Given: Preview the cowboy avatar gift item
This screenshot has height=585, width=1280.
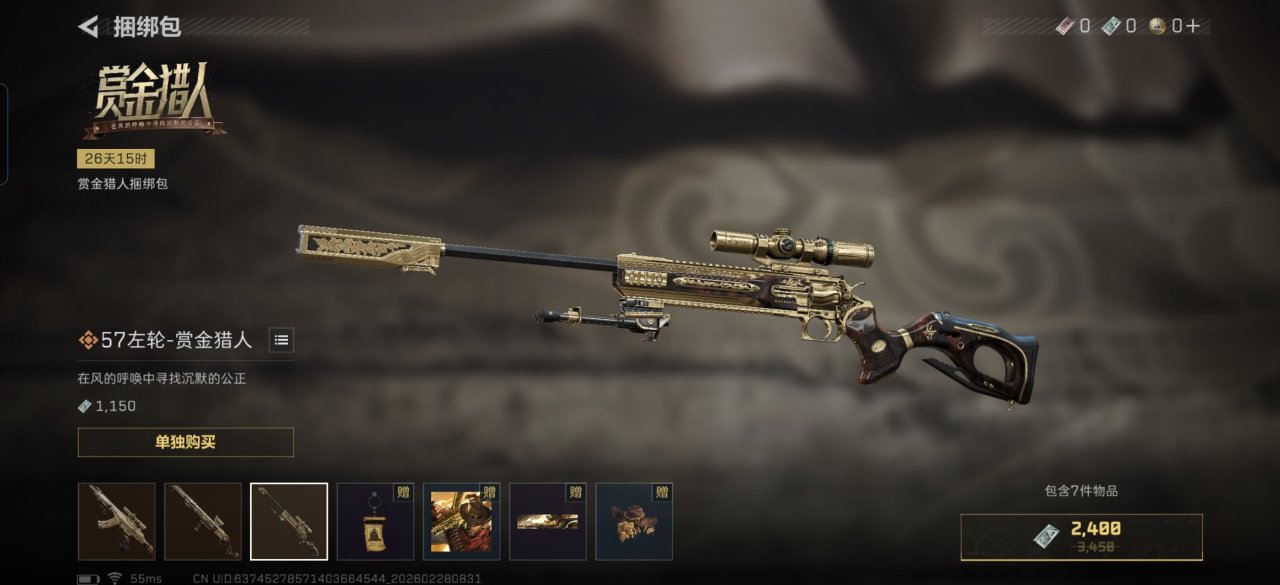Looking at the screenshot, I should pyautogui.click(x=461, y=521).
